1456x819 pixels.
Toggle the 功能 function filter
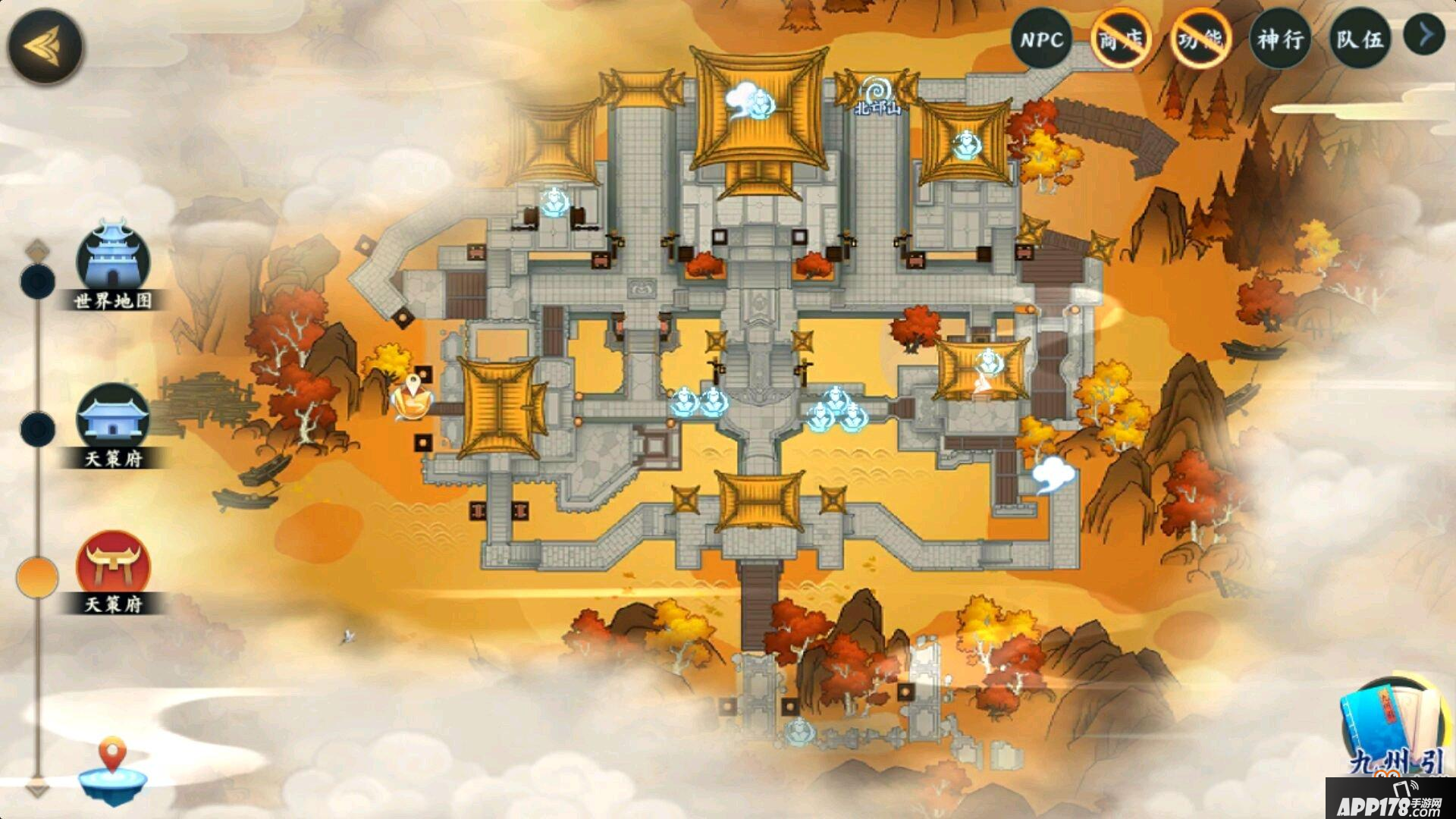tap(1201, 39)
